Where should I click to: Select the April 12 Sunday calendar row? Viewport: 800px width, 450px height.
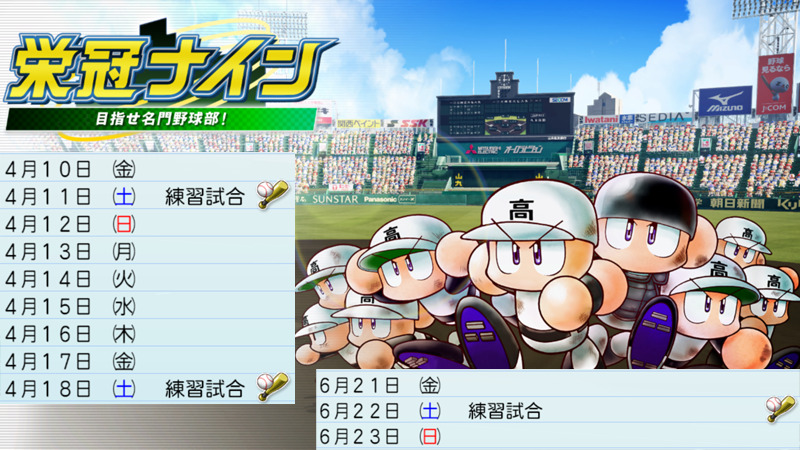point(147,222)
